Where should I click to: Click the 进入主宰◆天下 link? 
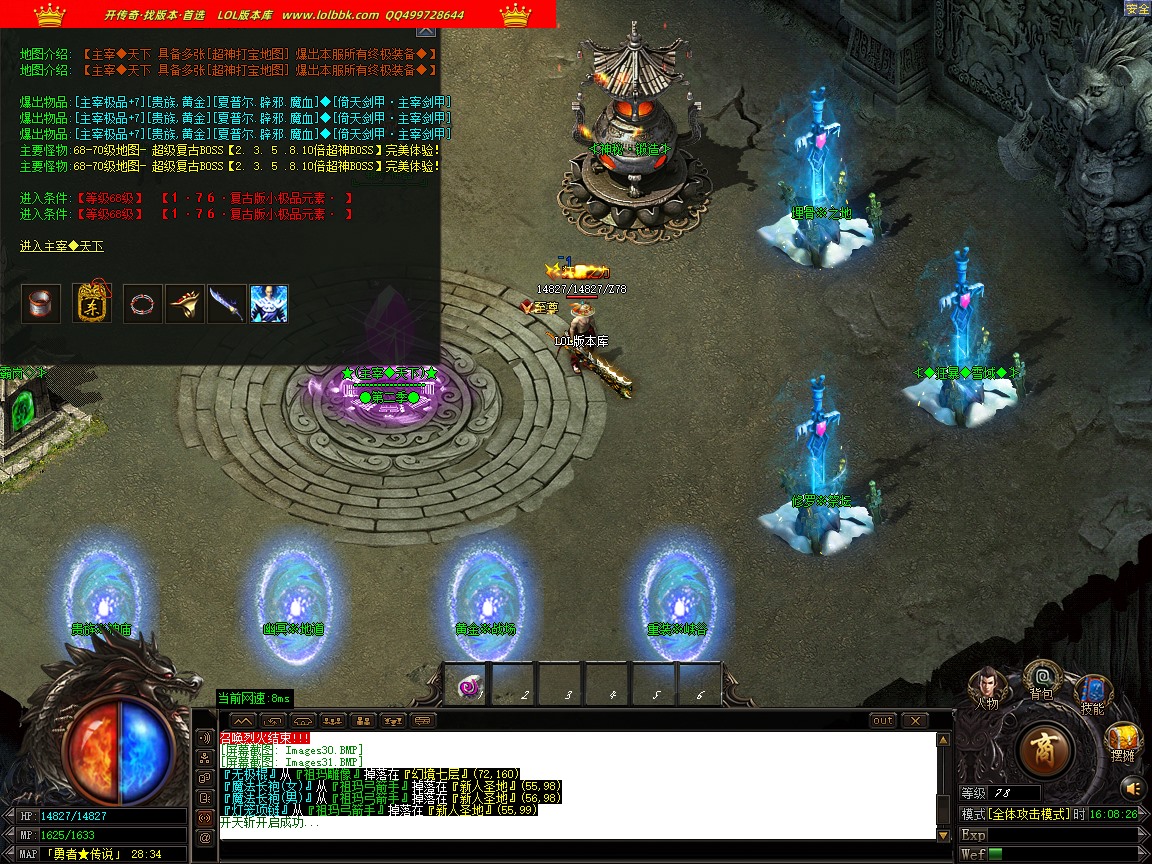point(62,246)
